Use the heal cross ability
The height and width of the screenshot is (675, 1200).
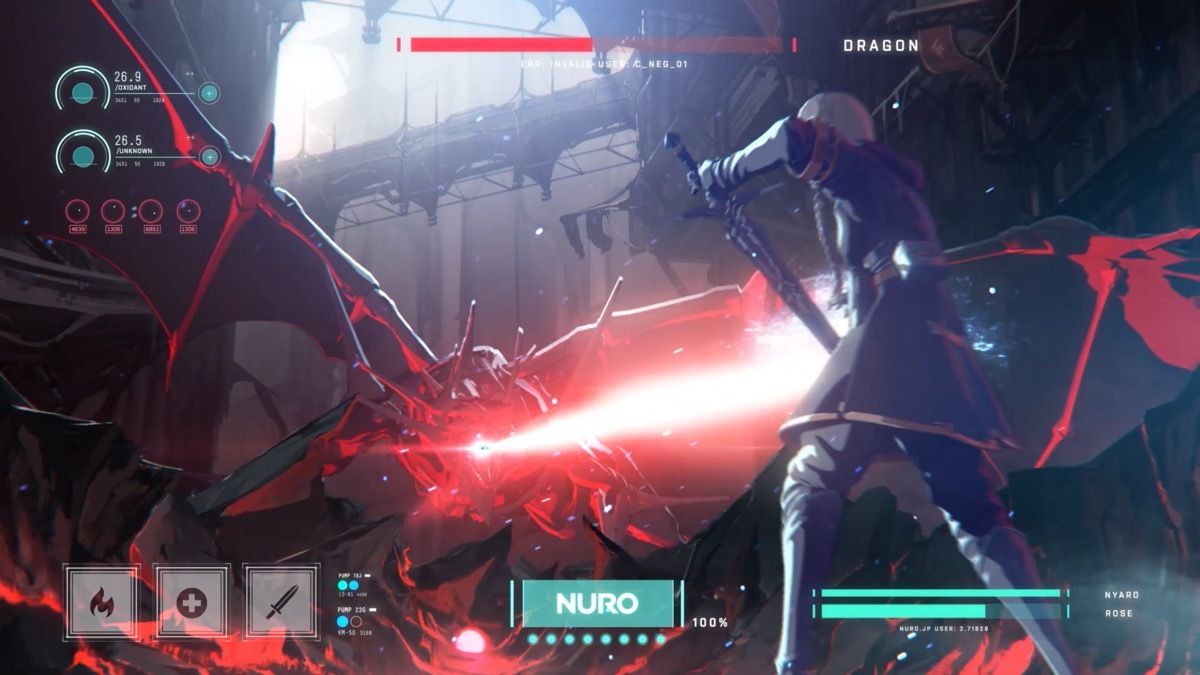[191, 602]
